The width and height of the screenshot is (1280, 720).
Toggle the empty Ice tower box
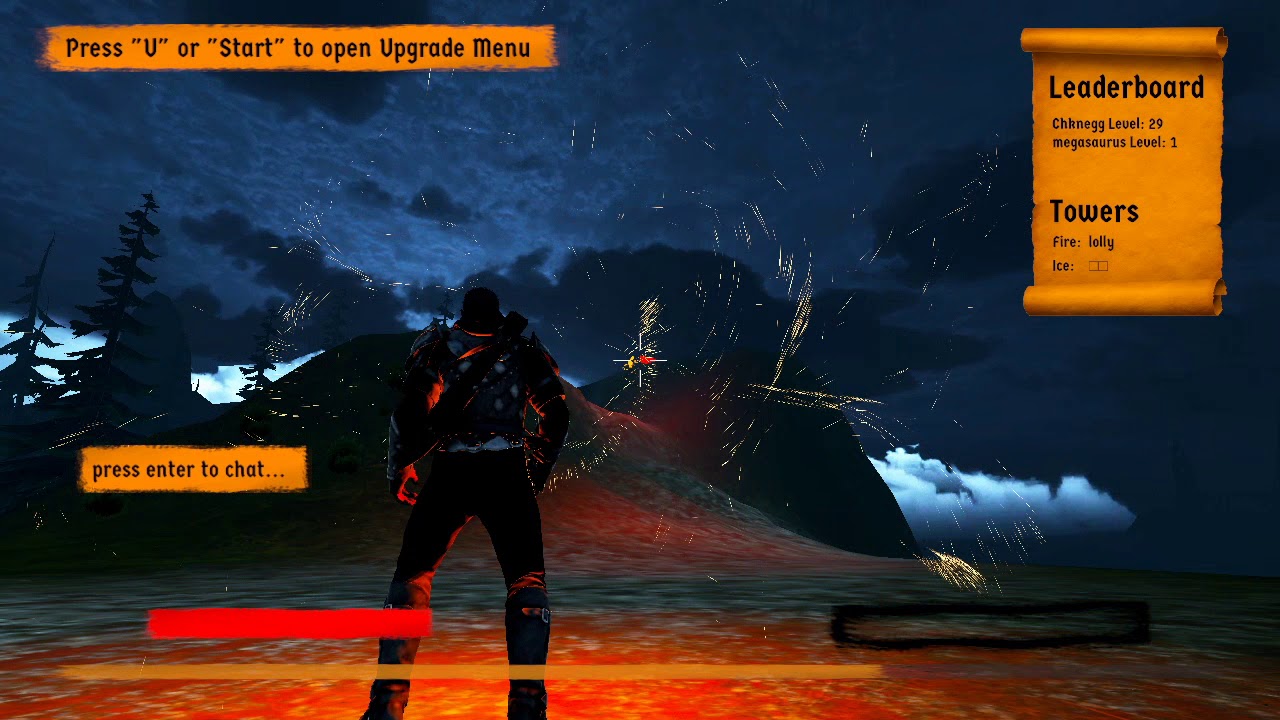click(1097, 265)
